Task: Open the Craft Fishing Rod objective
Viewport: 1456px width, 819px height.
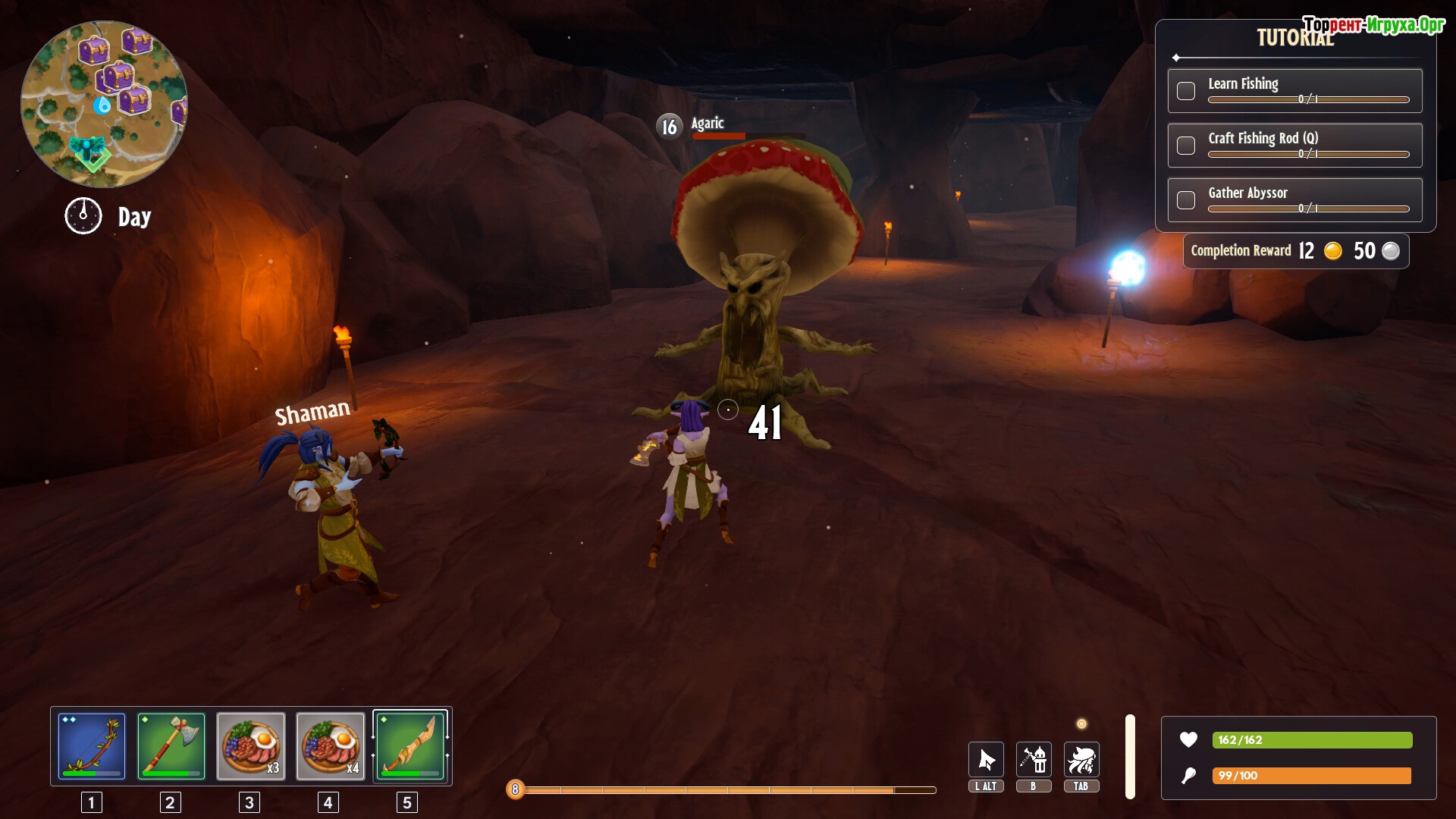Action: point(1294,145)
